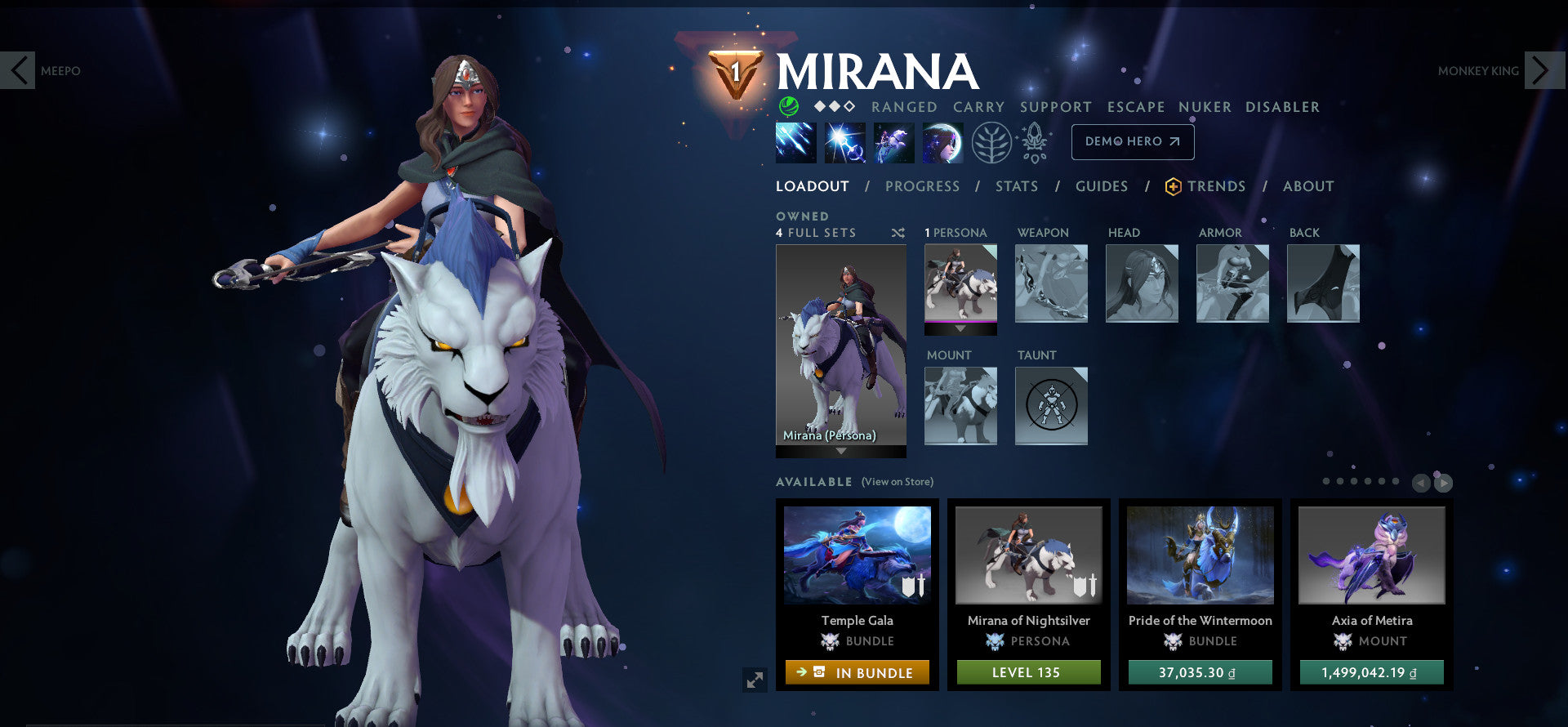The width and height of the screenshot is (1568, 727).
Task: Open the Demo Hero mode
Action: pos(1132,141)
